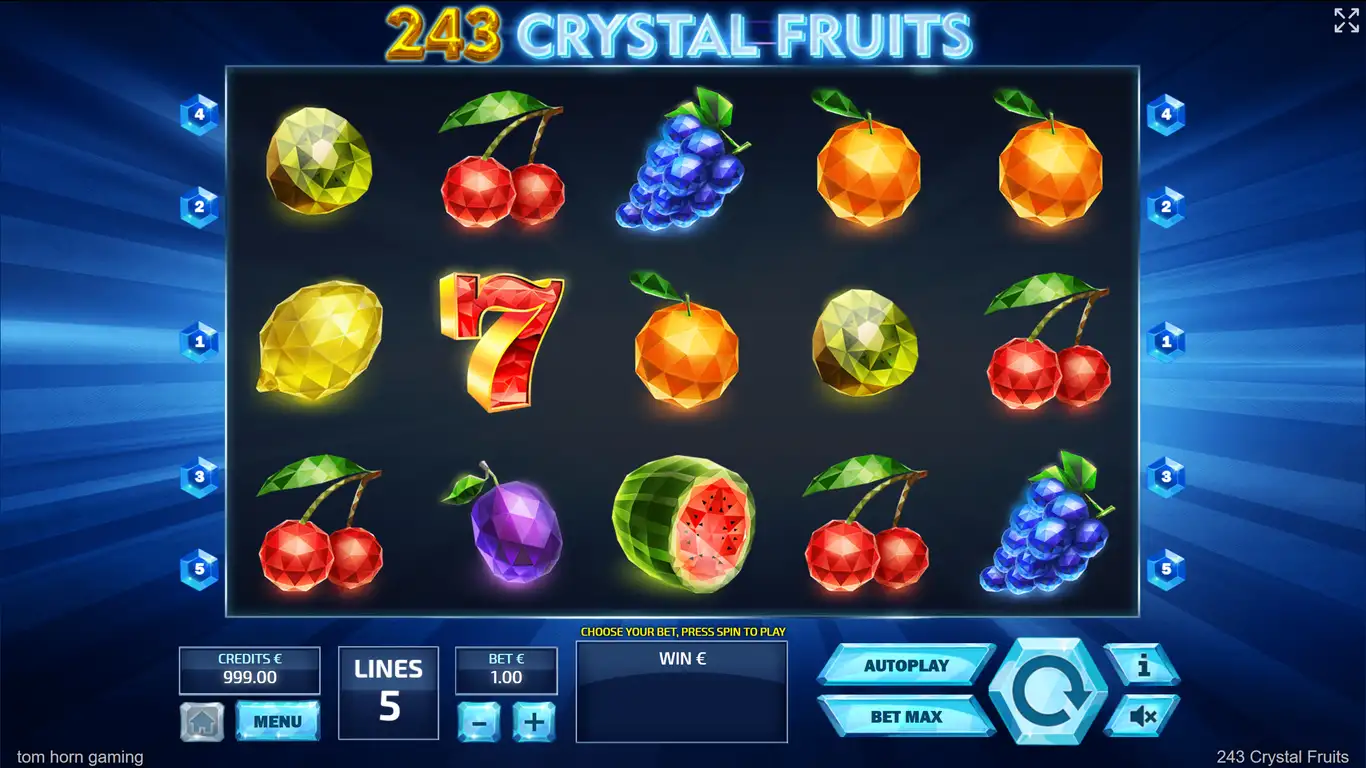The width and height of the screenshot is (1366, 768).
Task: Go to the home lobby icon
Action: (x=201, y=721)
